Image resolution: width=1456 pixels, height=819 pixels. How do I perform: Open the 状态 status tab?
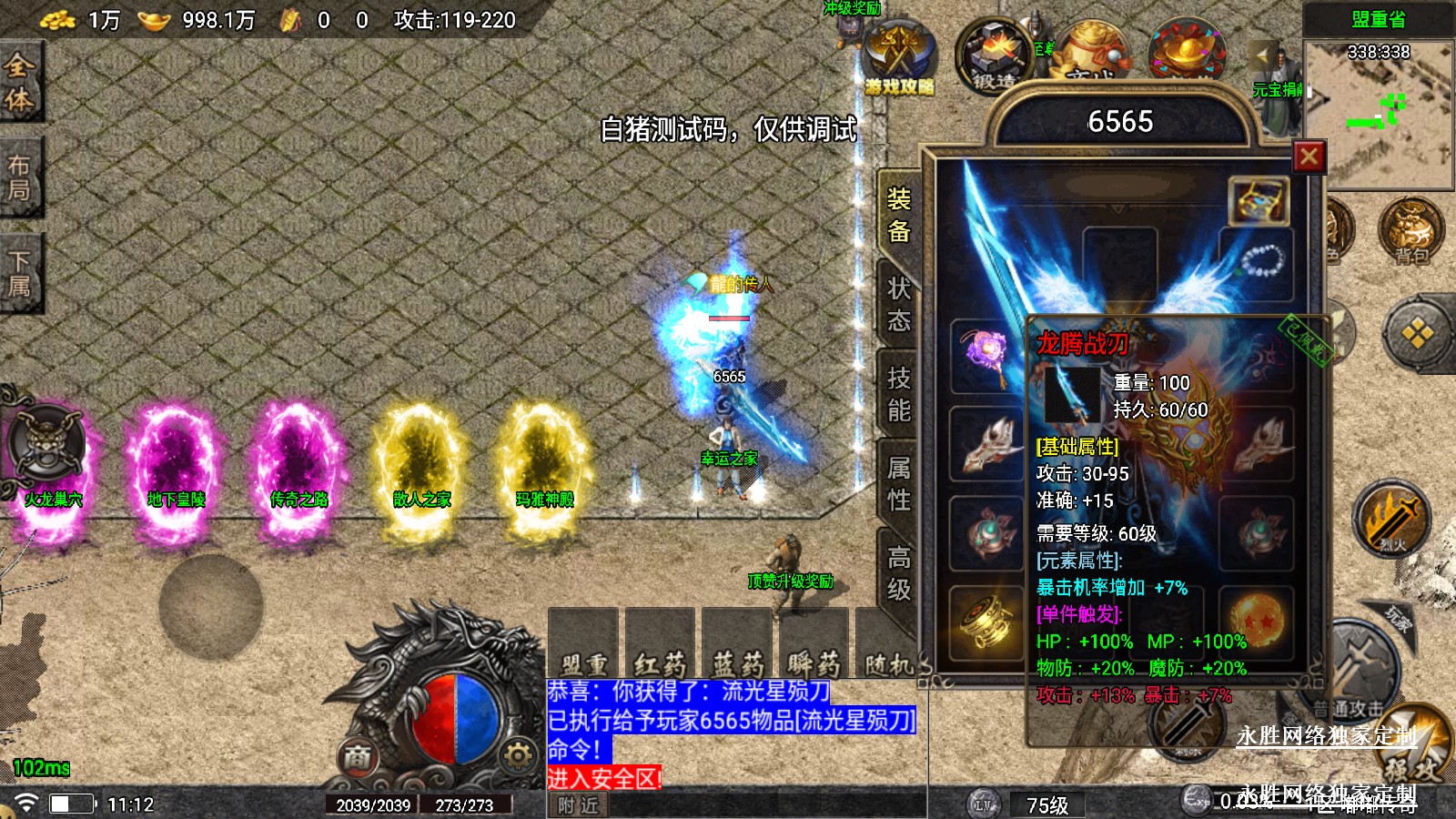[898, 304]
